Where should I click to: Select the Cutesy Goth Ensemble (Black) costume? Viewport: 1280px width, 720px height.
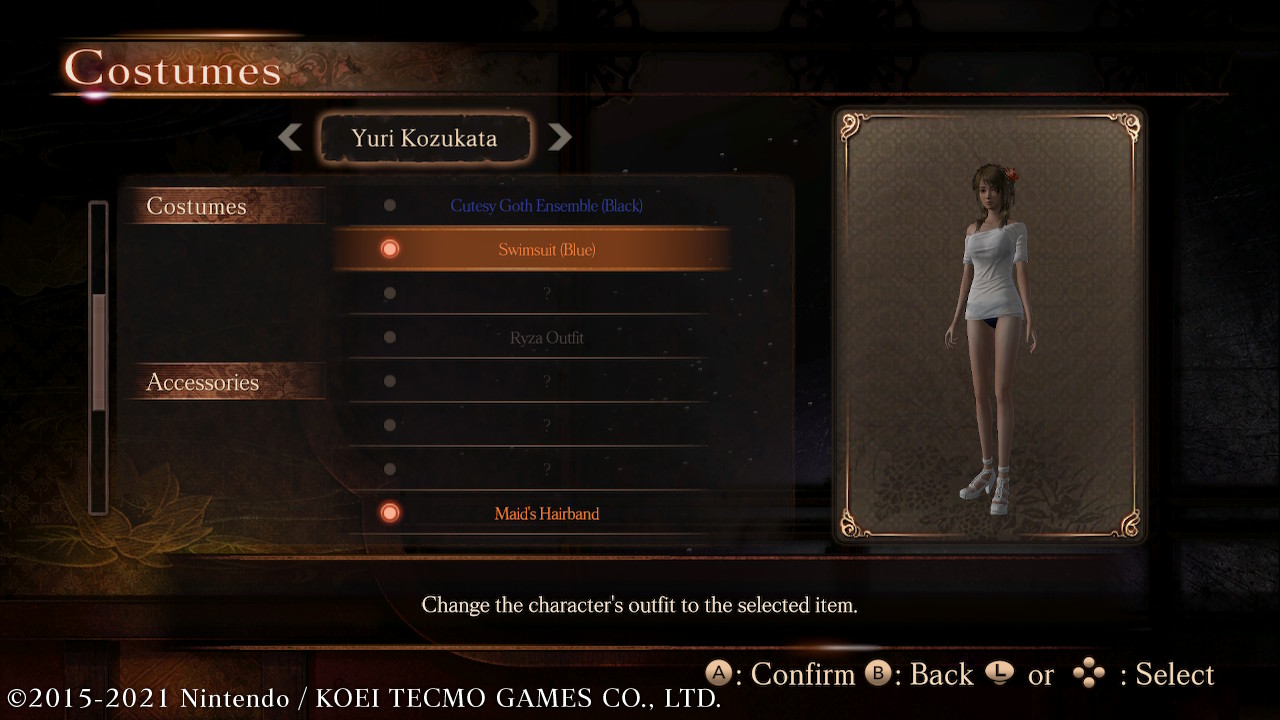546,206
